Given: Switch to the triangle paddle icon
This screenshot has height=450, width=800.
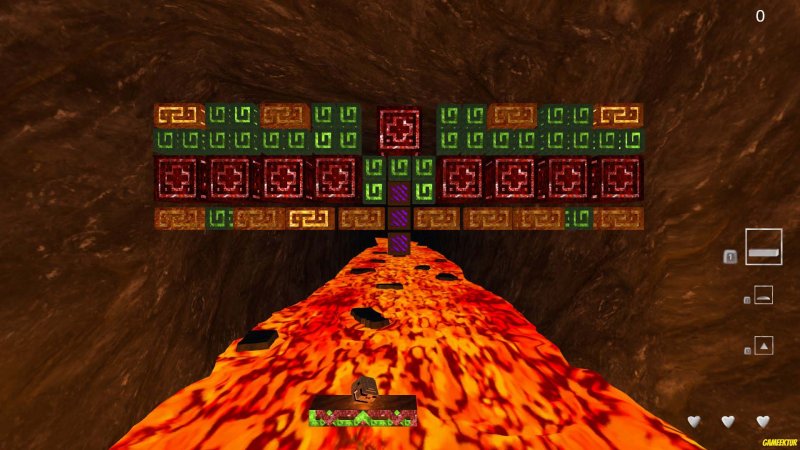Looking at the screenshot, I should pyautogui.click(x=763, y=346).
